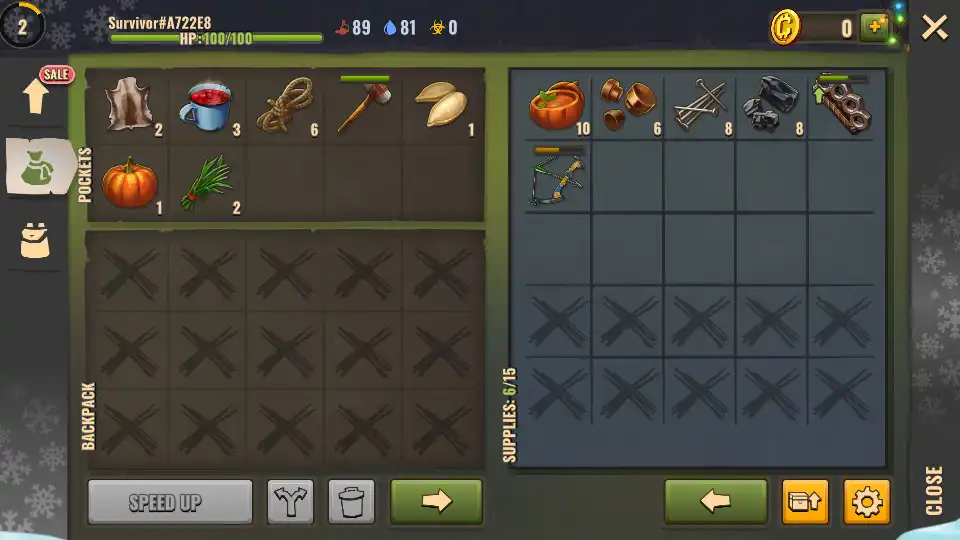Select the nails stack in supplies
The image size is (960, 540).
[699, 106]
